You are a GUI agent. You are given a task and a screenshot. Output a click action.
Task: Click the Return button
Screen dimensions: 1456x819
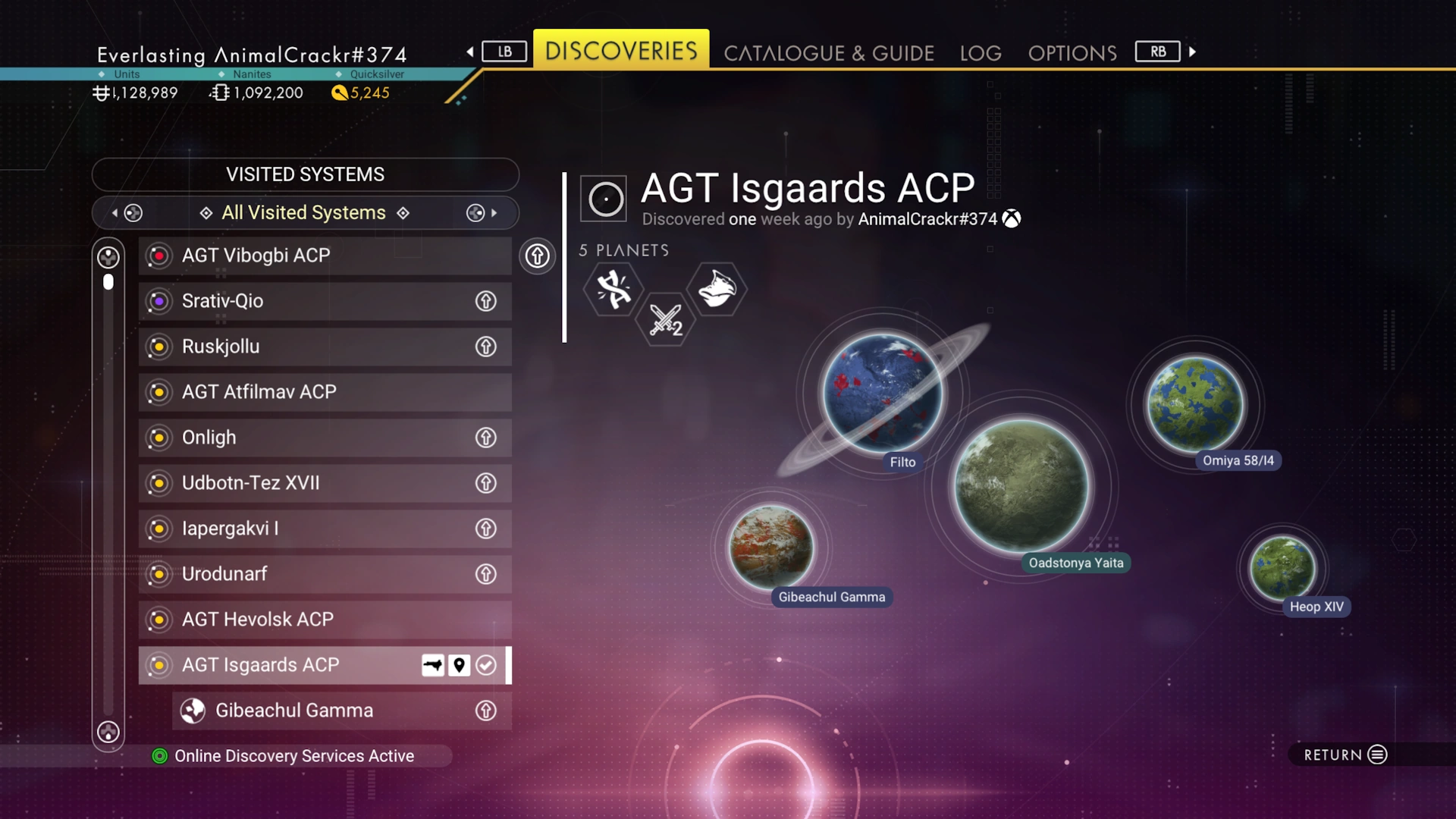(1345, 755)
